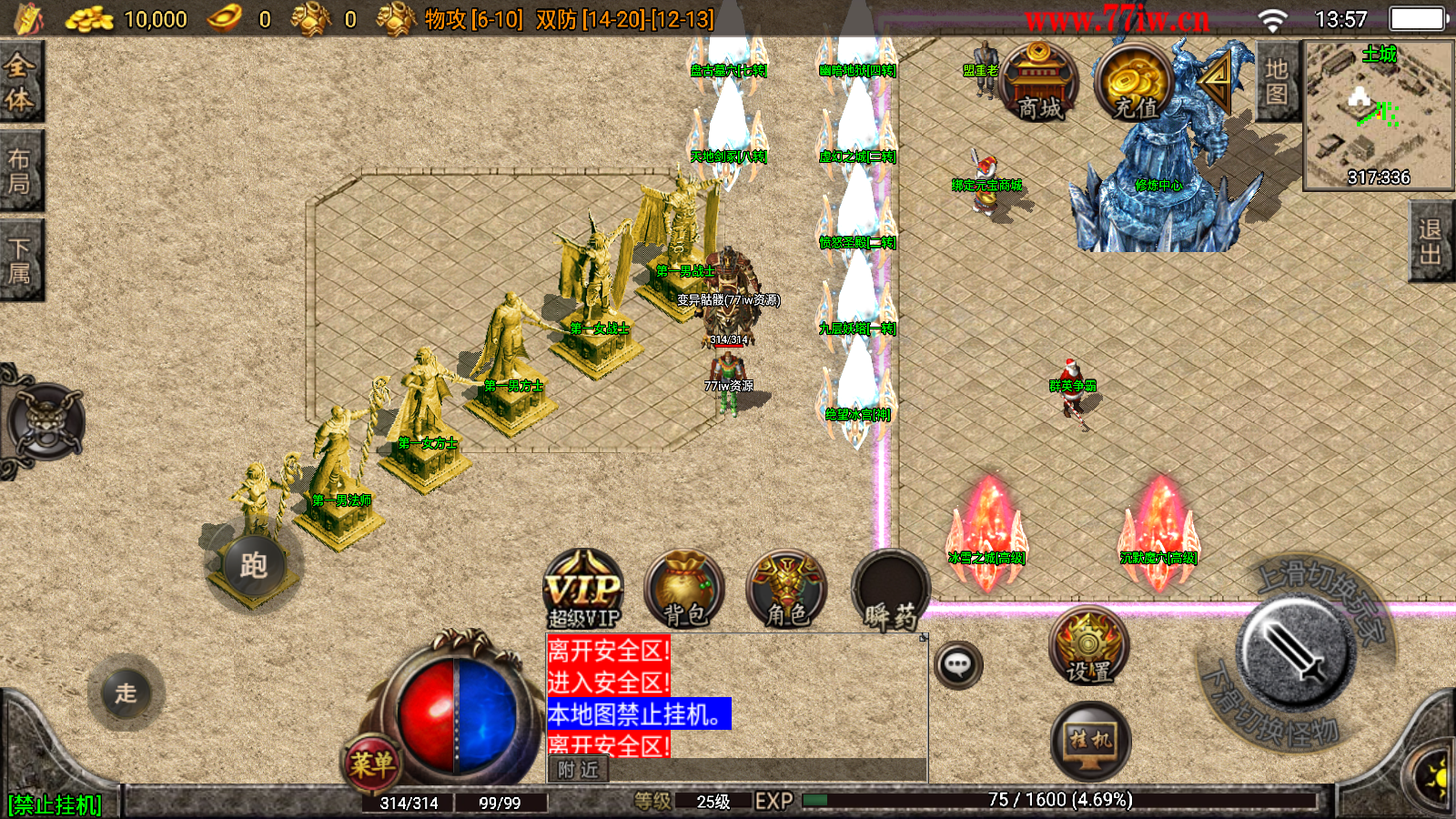Toggle the 走 walk button

pyautogui.click(x=126, y=693)
